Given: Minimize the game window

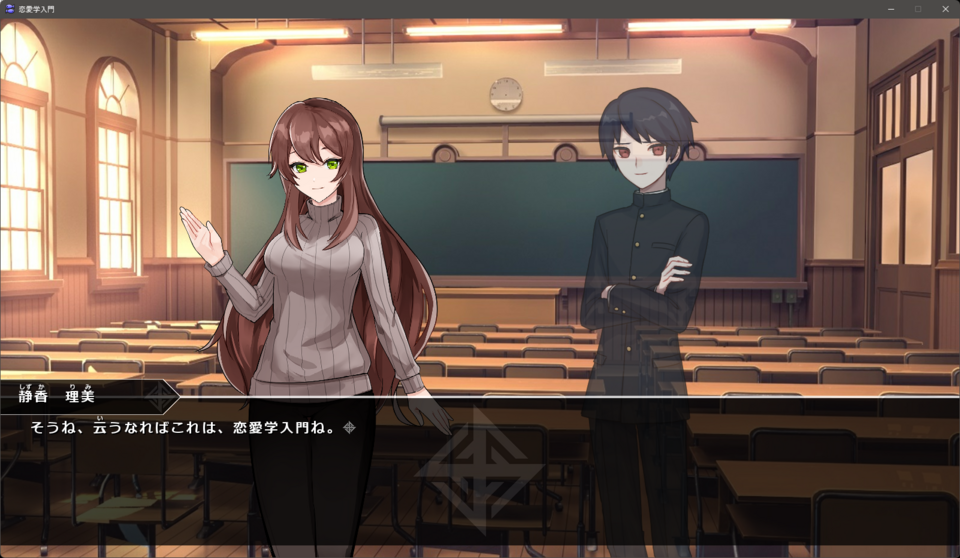Looking at the screenshot, I should [891, 9].
